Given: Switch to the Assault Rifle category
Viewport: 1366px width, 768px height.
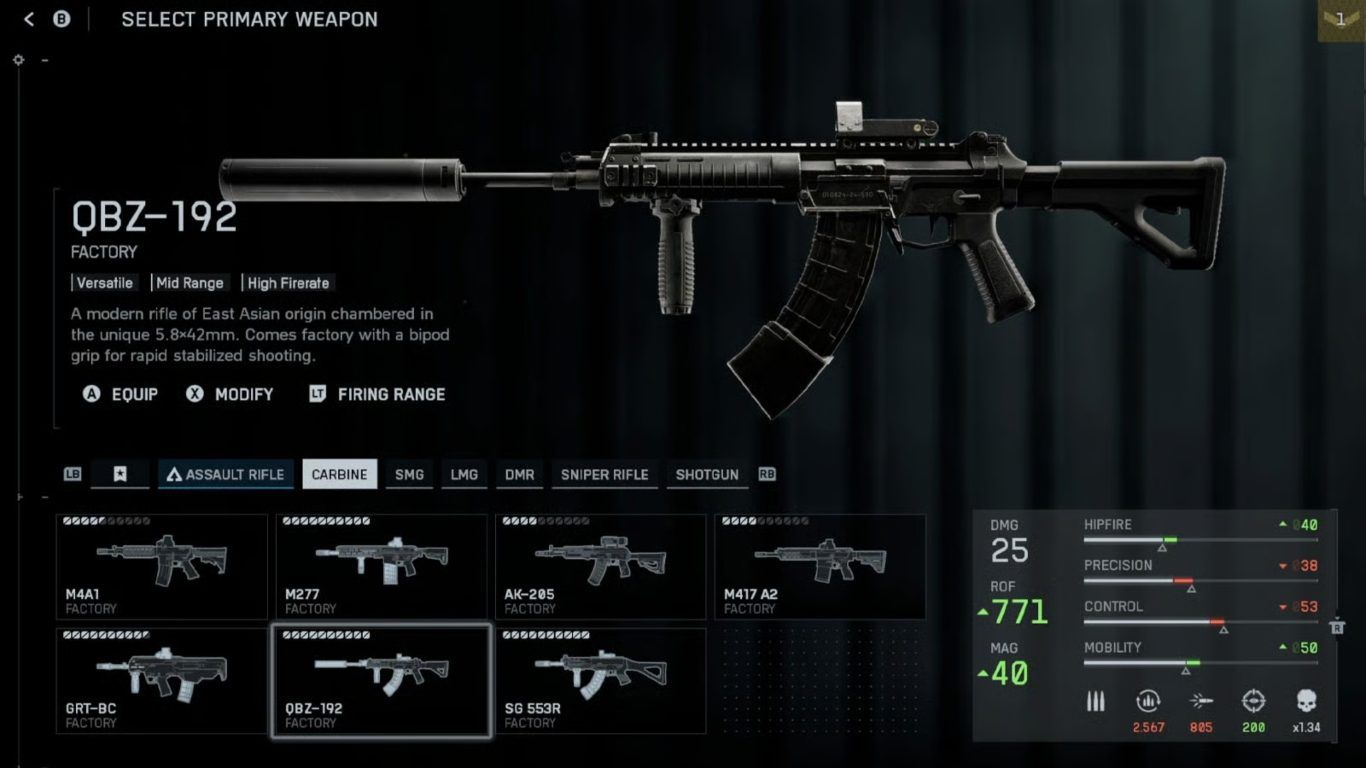Looking at the screenshot, I should tap(225, 474).
